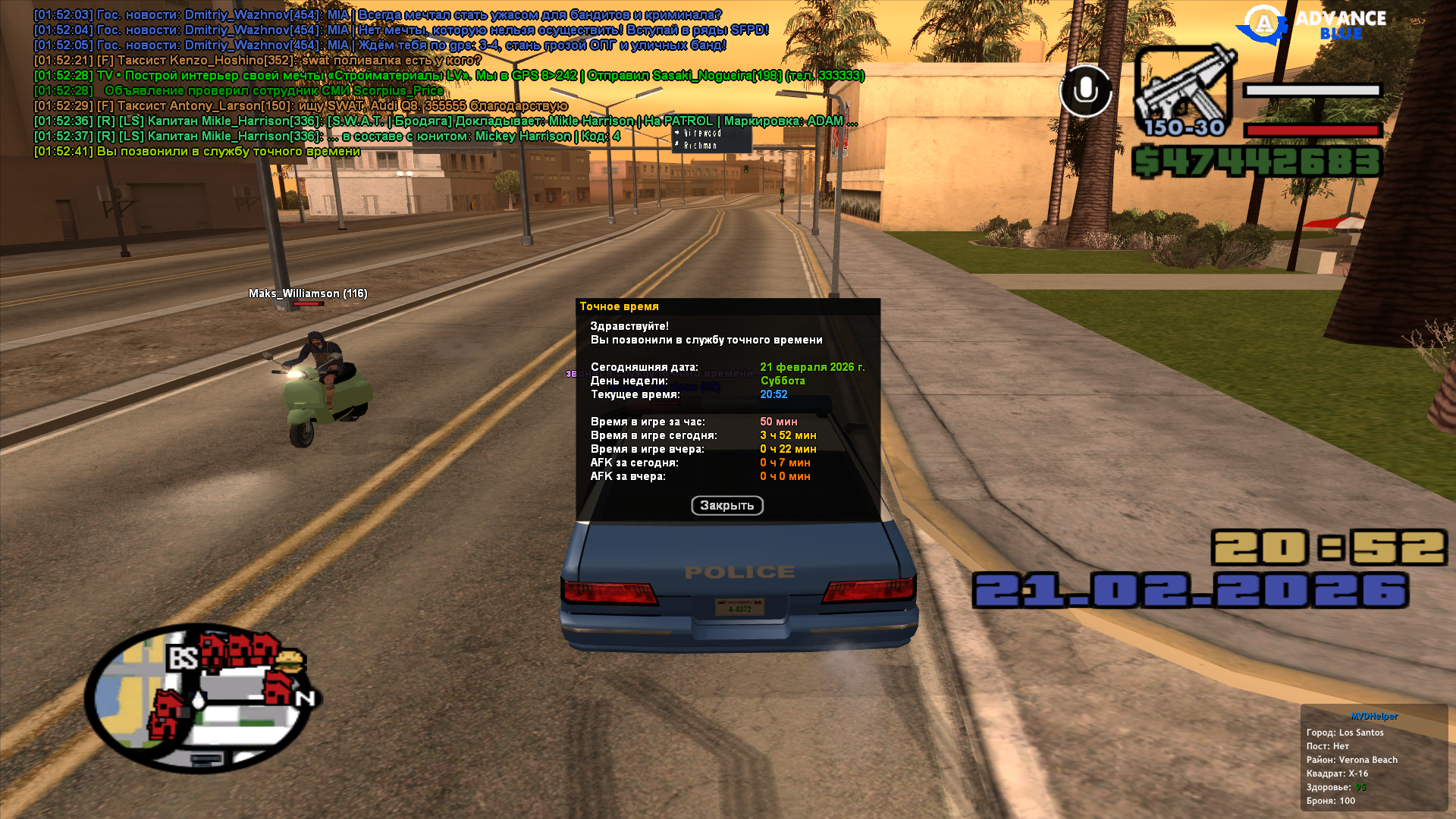This screenshot has width=1456, height=819.
Task: Open the MVDHelper info panel
Action: coord(1373,716)
